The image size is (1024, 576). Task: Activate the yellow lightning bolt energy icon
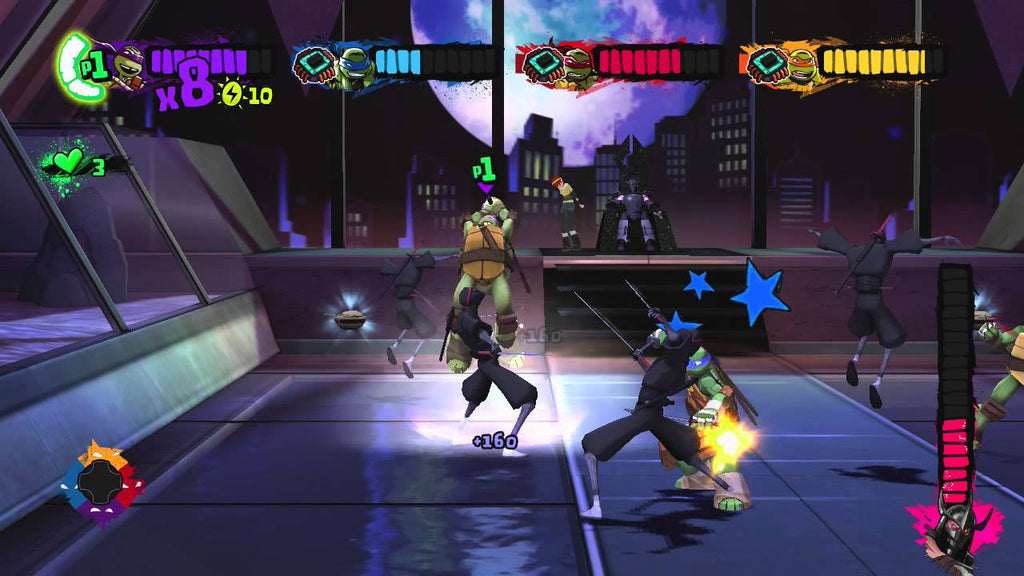tap(231, 95)
